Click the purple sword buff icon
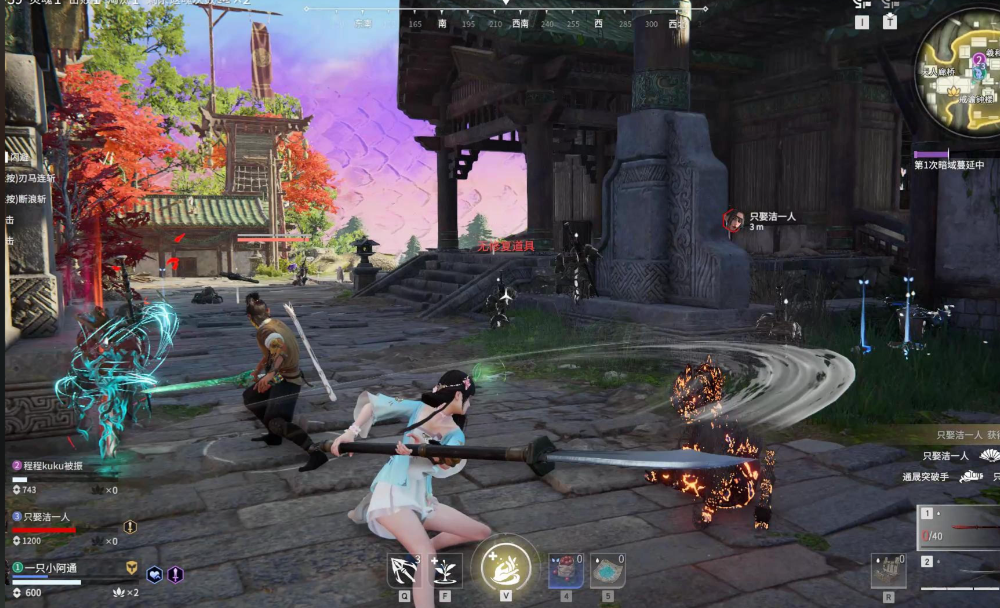Image resolution: width=1000 pixels, height=608 pixels. tap(175, 574)
